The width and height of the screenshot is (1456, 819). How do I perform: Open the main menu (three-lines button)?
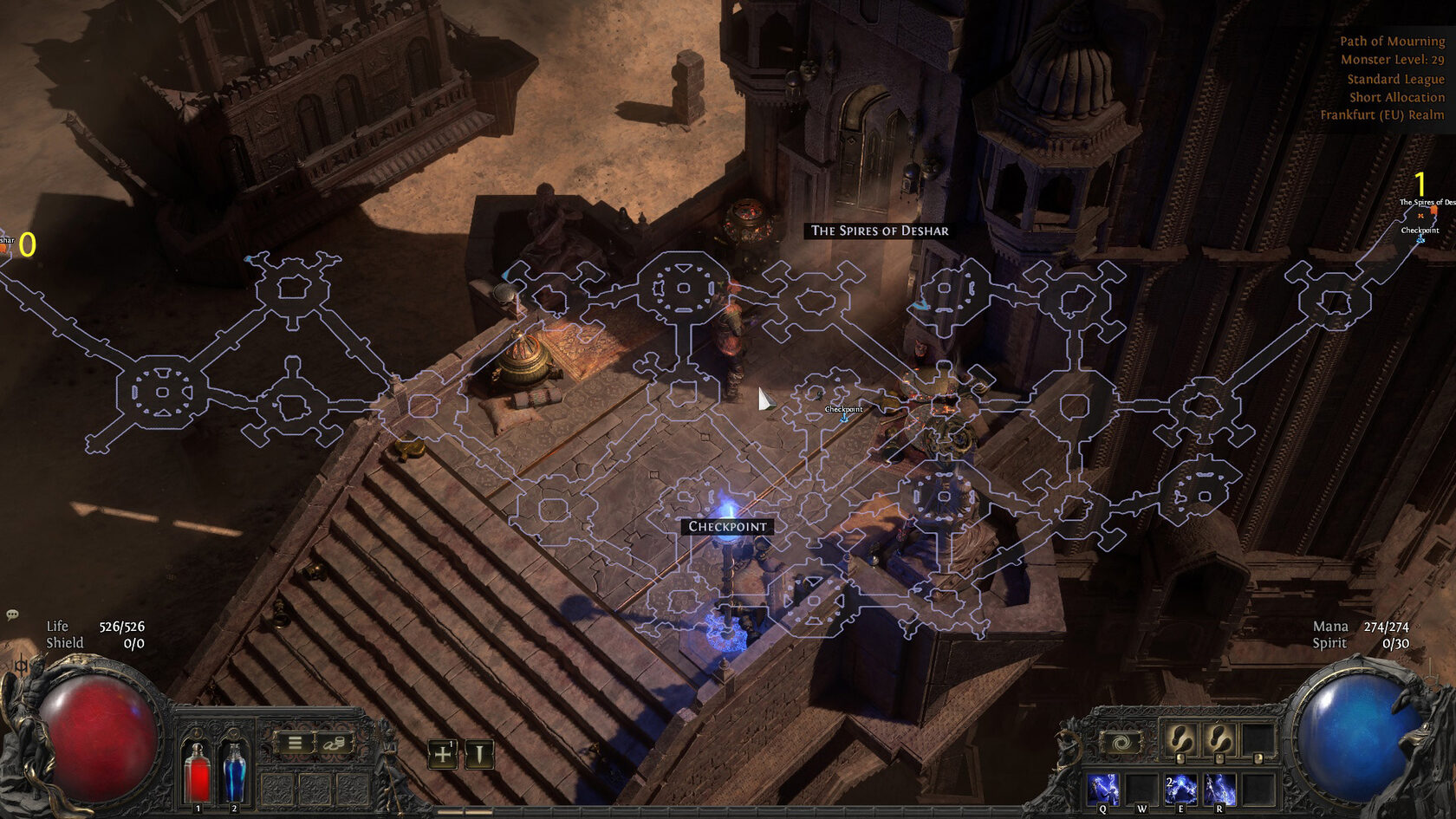pyautogui.click(x=295, y=743)
